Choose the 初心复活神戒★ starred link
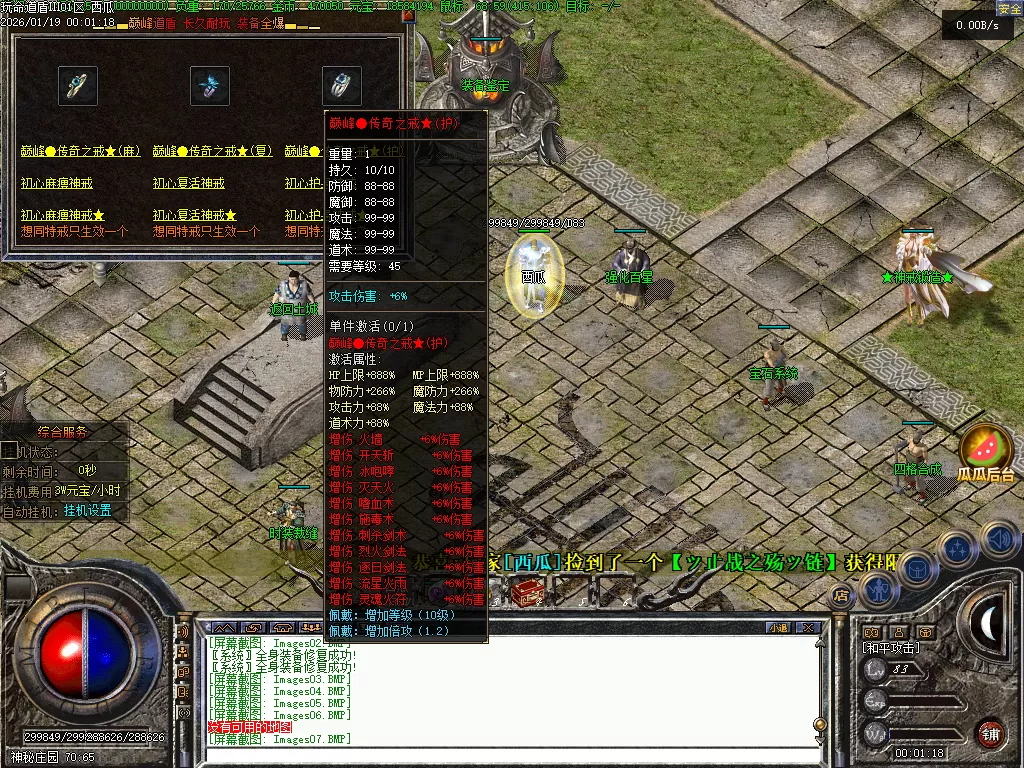 [195, 216]
